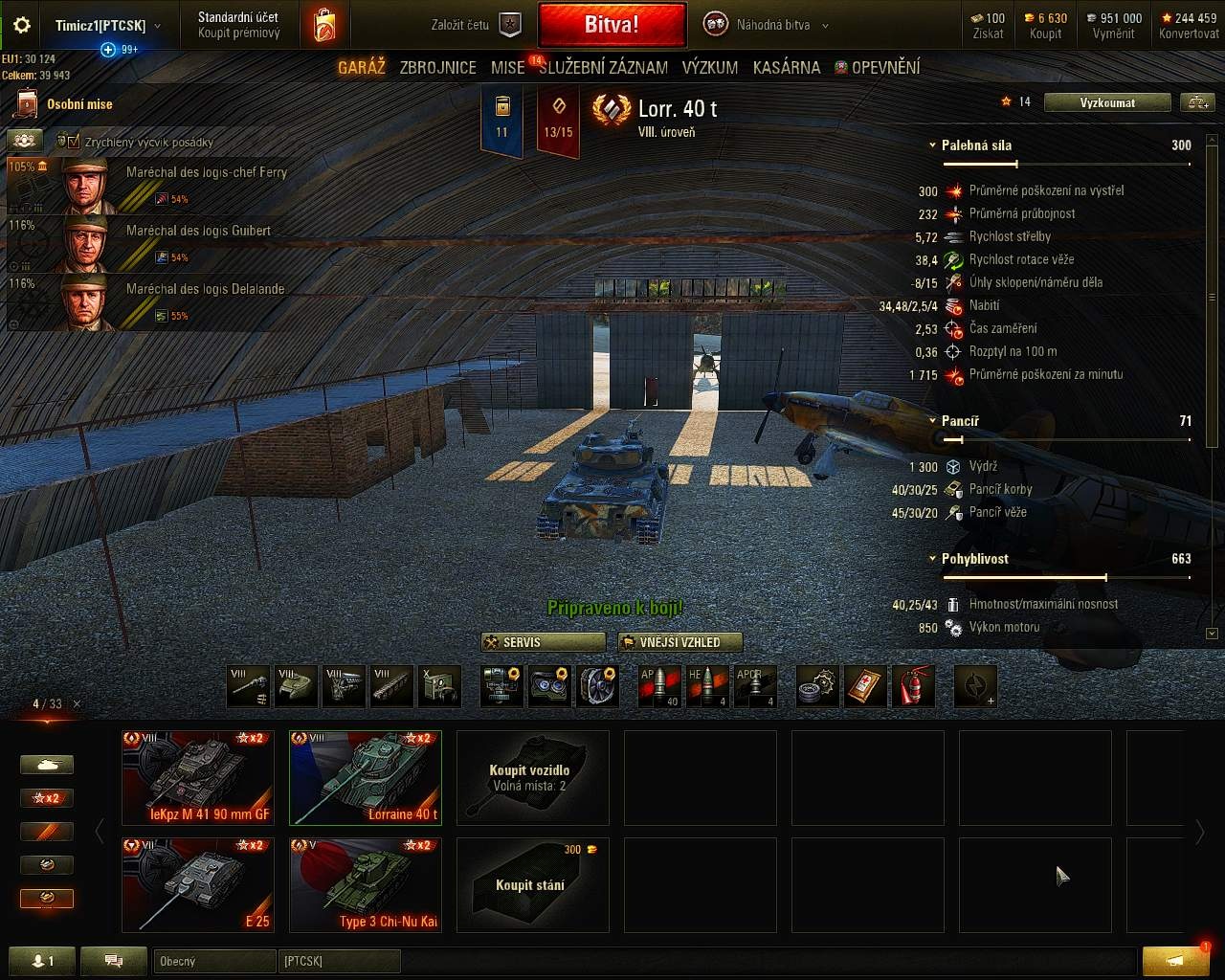Viewport: 1225px width, 980px height.
Task: Start a battle with the red Bitva! button
Action: [612, 25]
